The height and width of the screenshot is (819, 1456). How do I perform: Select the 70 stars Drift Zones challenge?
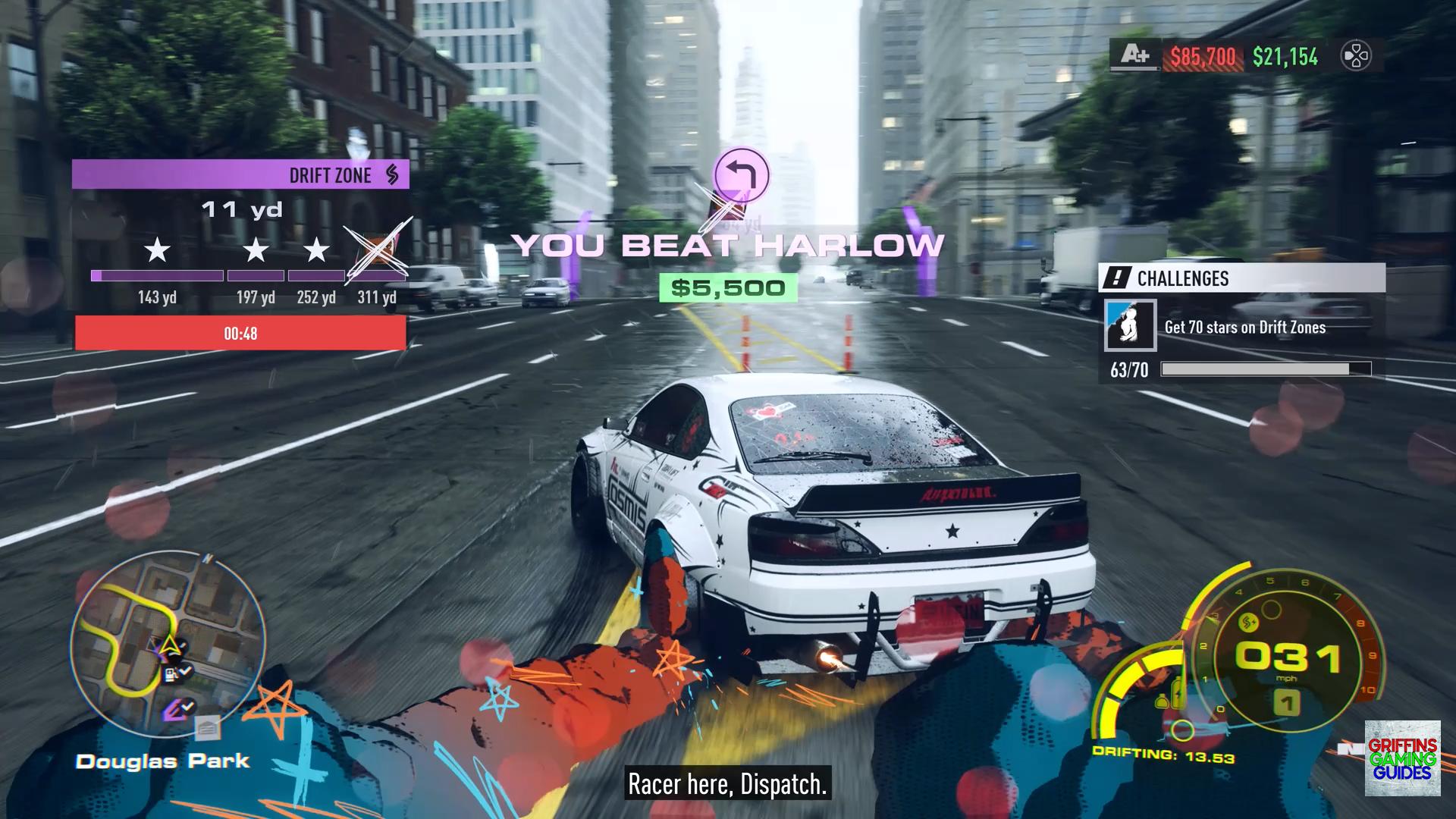(x=1244, y=327)
